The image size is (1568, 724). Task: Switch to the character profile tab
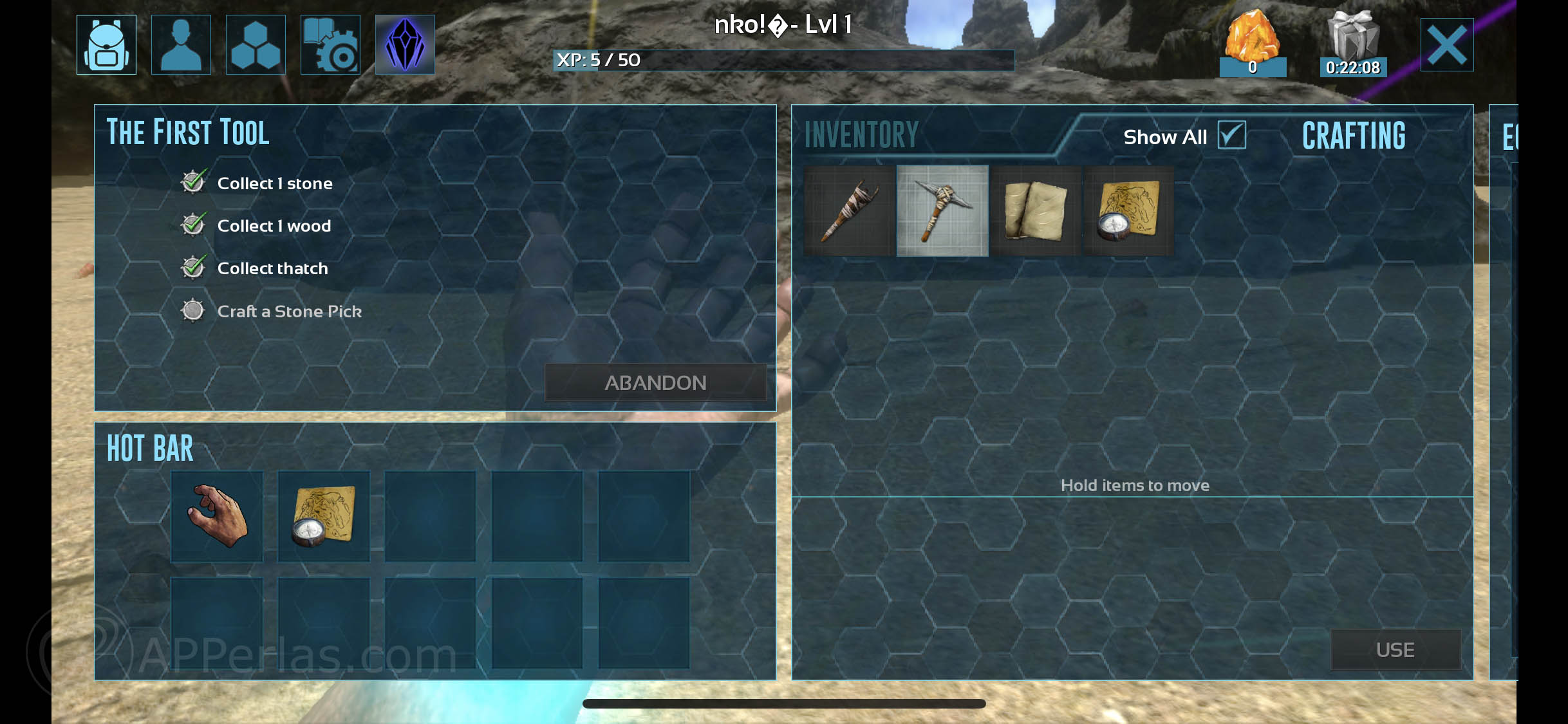tap(181, 45)
